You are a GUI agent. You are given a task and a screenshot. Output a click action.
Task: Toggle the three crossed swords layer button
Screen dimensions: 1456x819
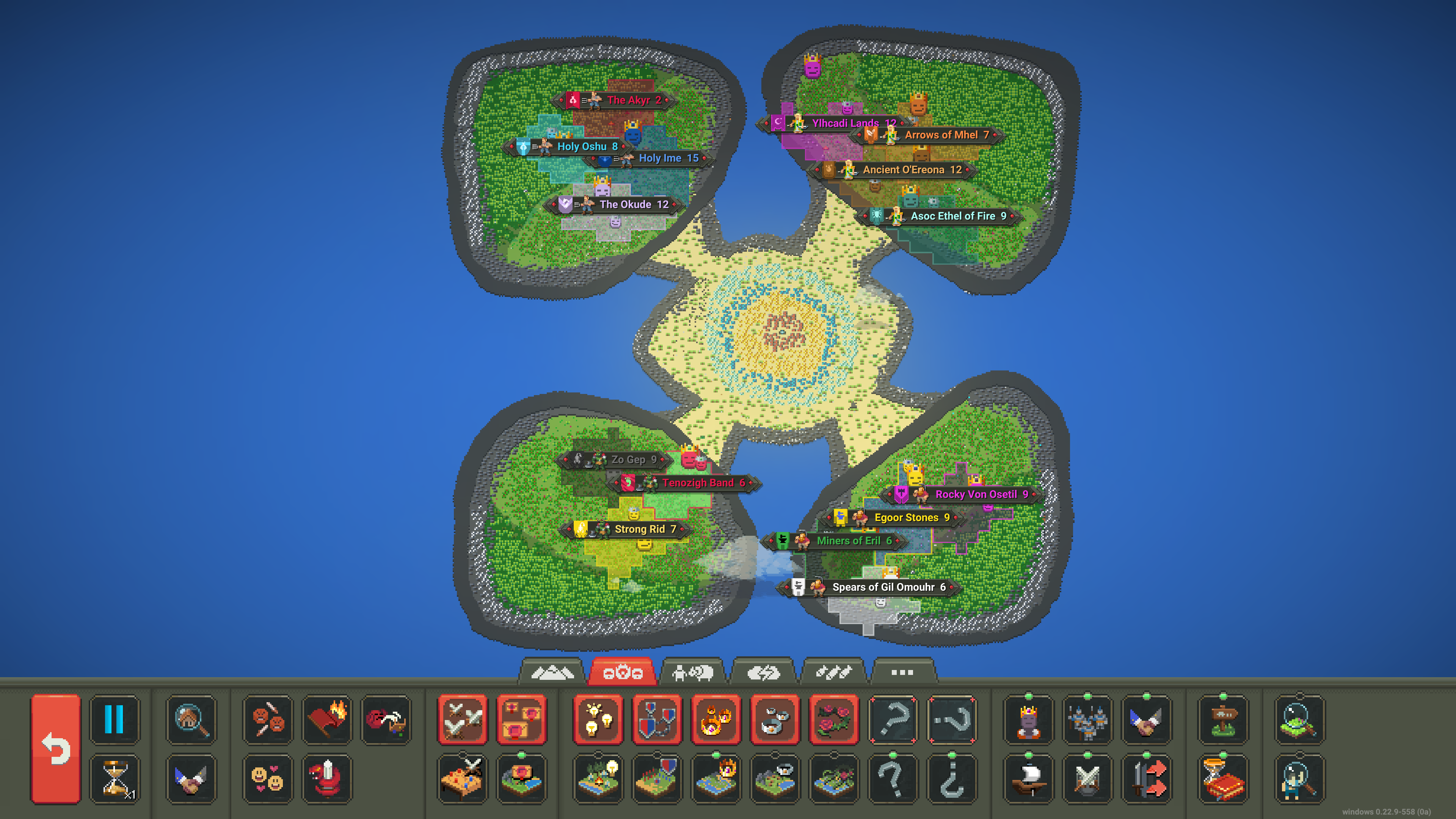(462, 720)
